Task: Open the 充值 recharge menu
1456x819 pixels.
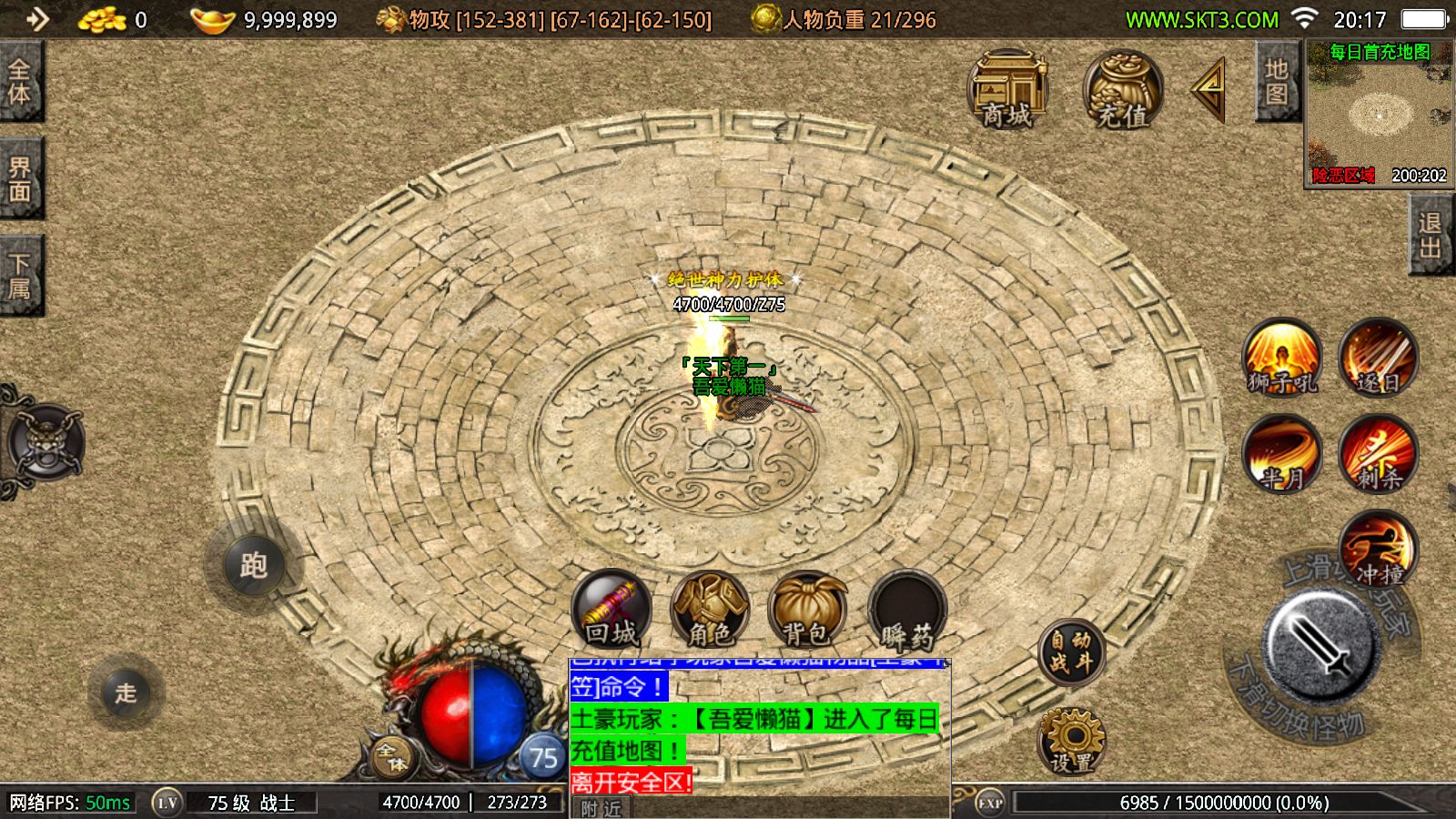Action: click(x=1123, y=89)
